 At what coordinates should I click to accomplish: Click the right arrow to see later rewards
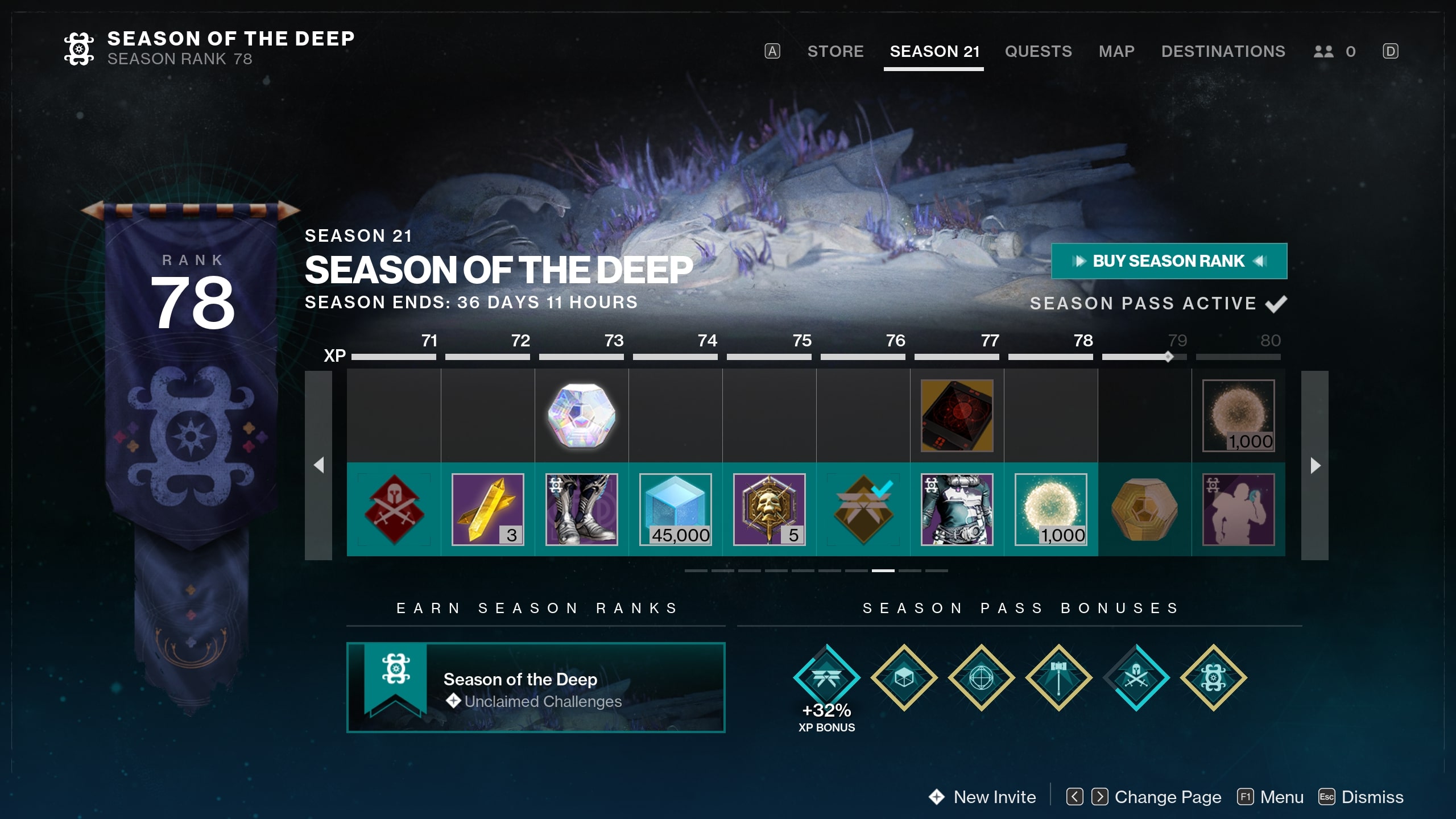1315,464
